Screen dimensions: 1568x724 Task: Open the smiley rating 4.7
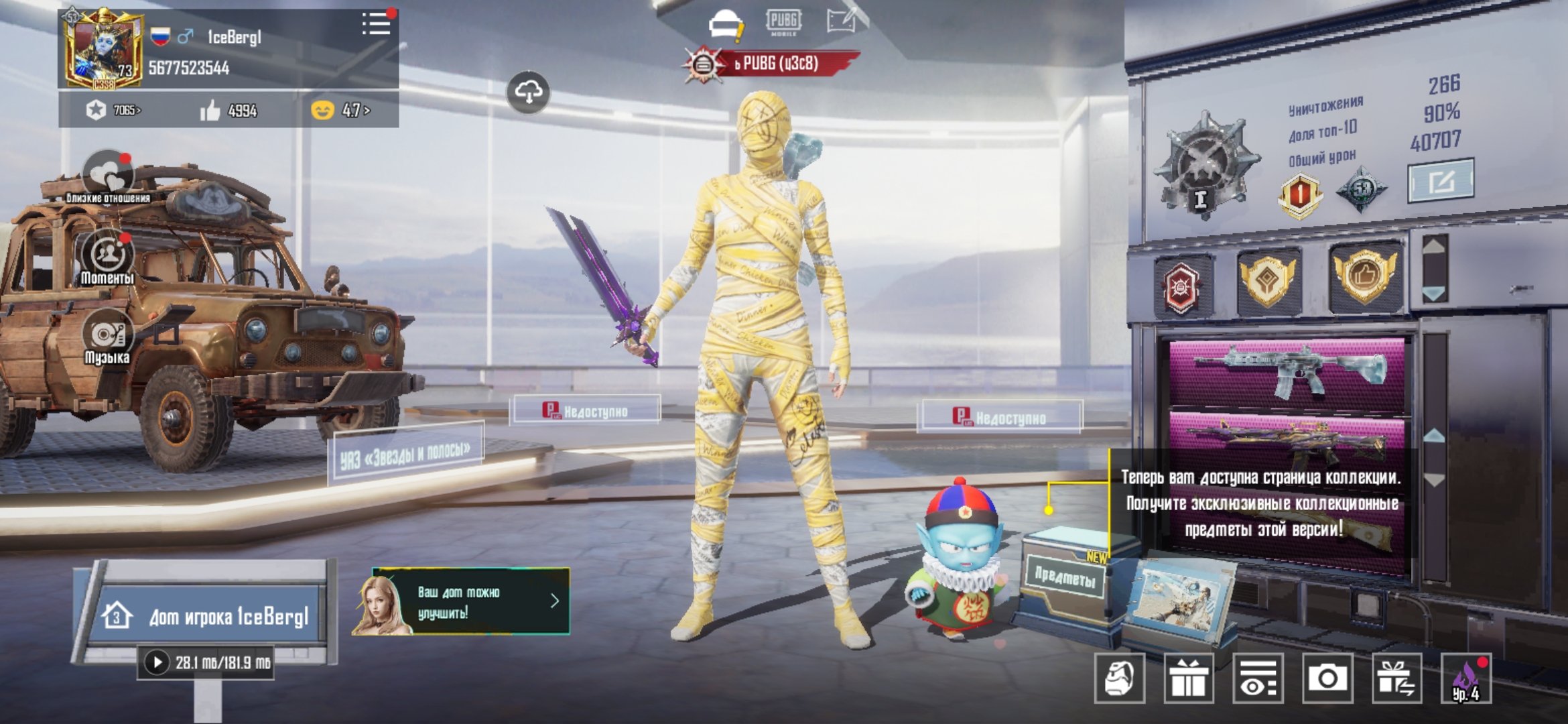tap(341, 110)
